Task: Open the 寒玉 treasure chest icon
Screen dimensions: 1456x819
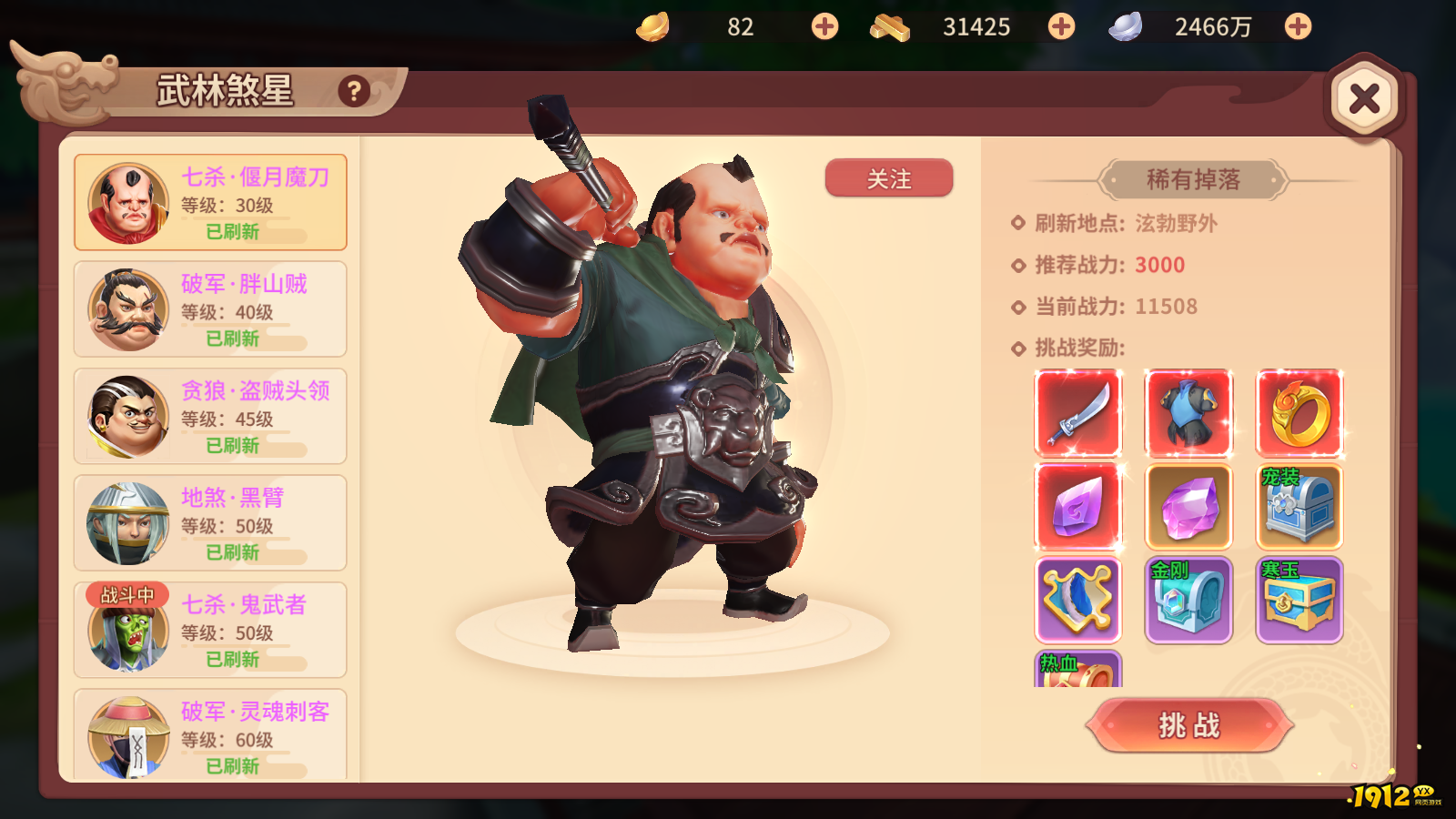Action: [x=1299, y=601]
